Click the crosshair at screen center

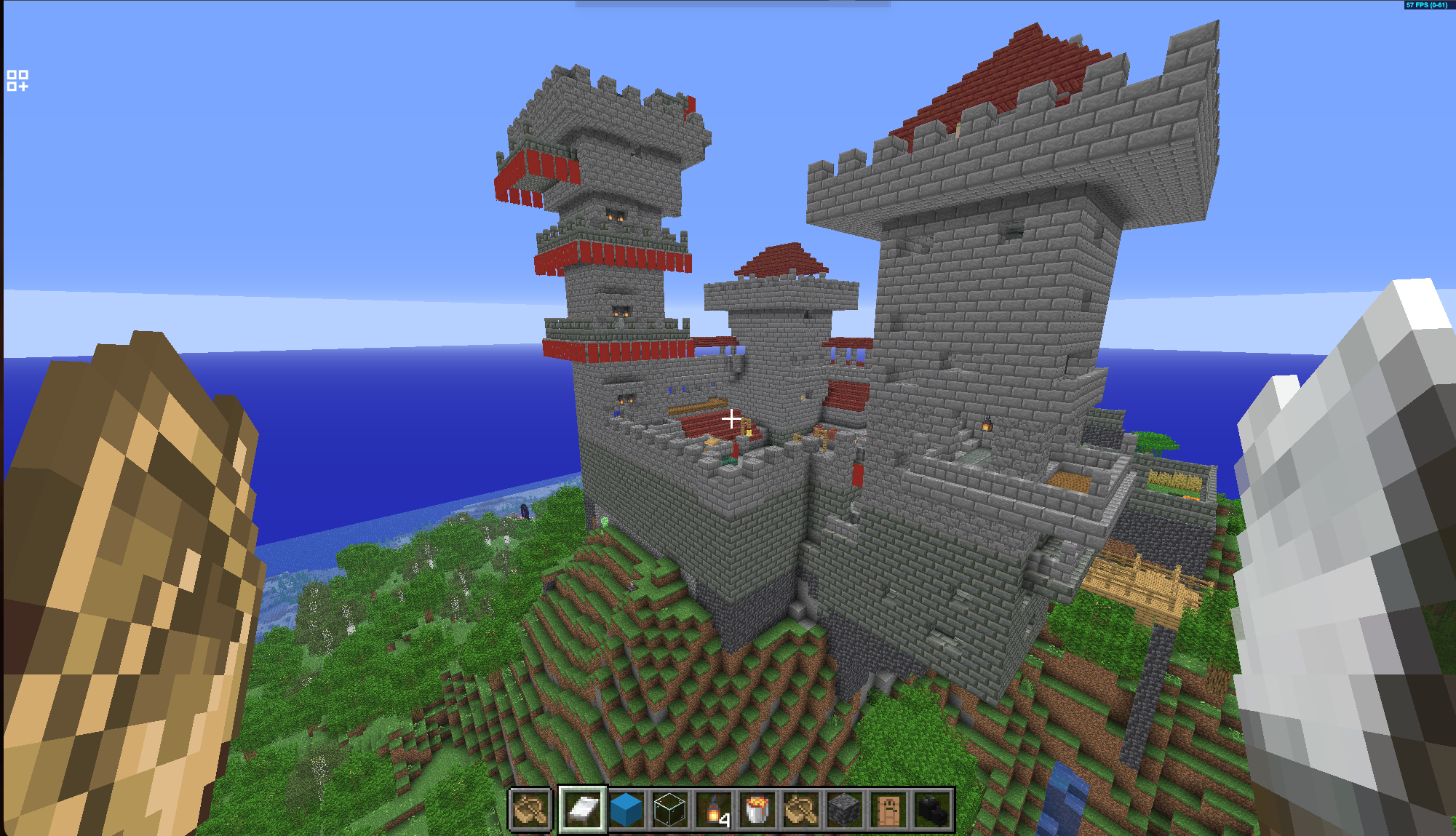click(x=731, y=419)
